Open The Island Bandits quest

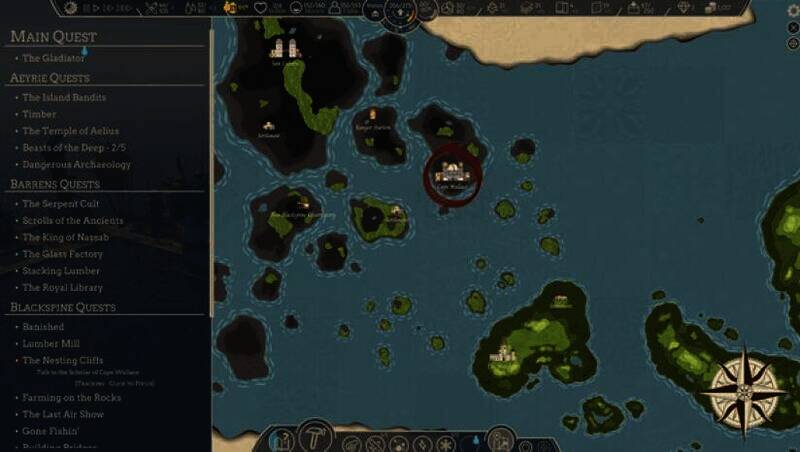(x=64, y=98)
